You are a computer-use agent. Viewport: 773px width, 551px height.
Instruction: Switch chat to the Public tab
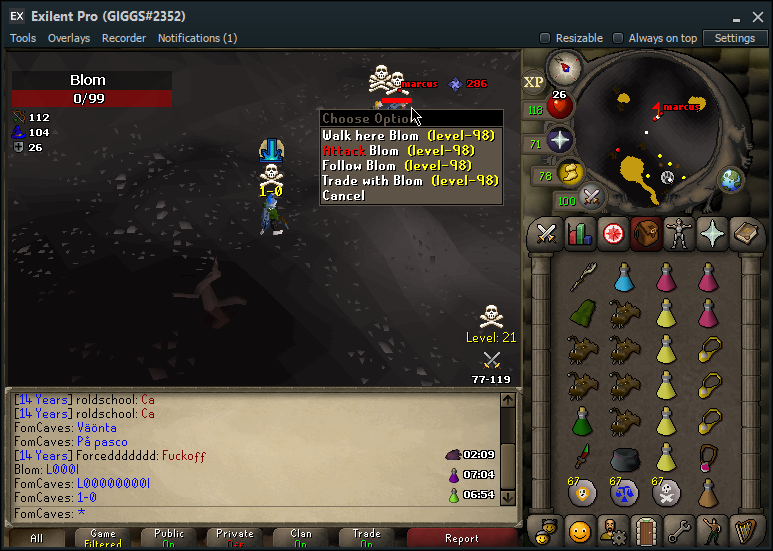point(169,538)
